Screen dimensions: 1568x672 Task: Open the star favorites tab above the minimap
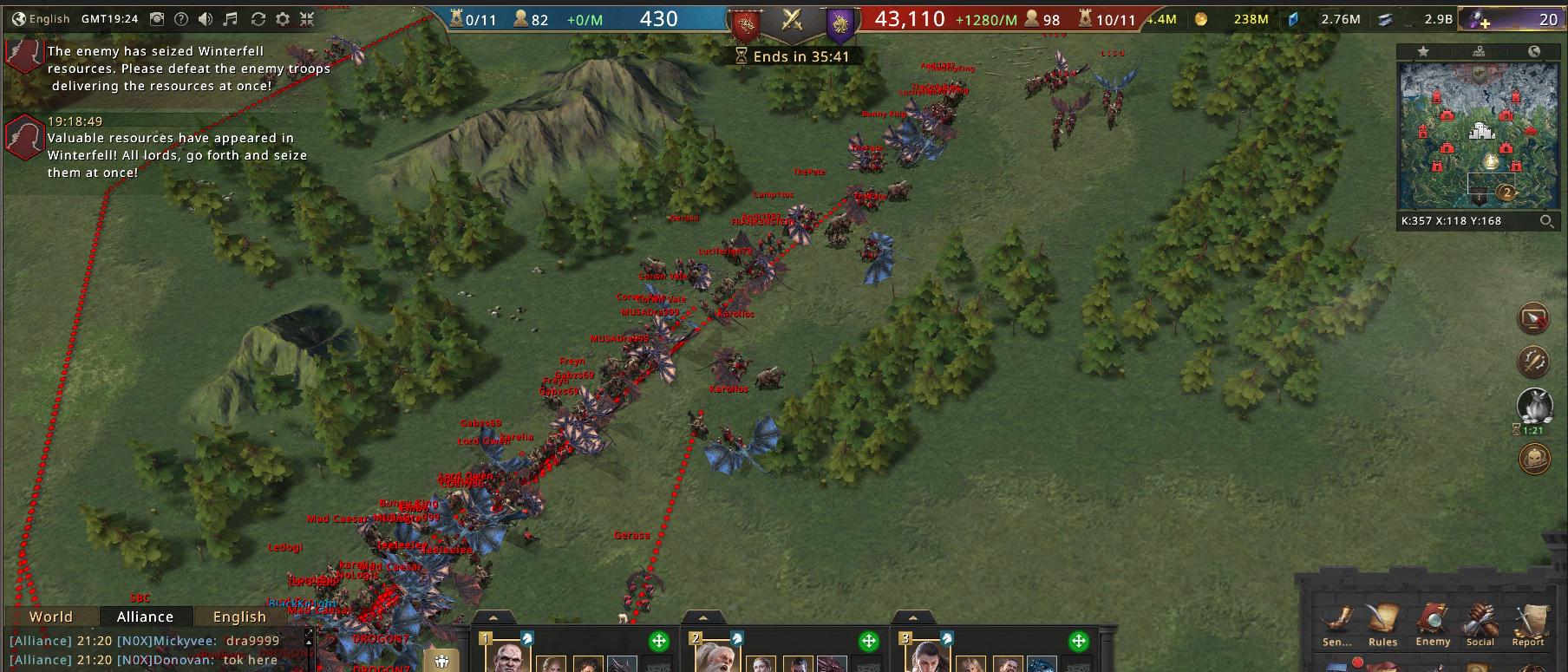[1423, 52]
